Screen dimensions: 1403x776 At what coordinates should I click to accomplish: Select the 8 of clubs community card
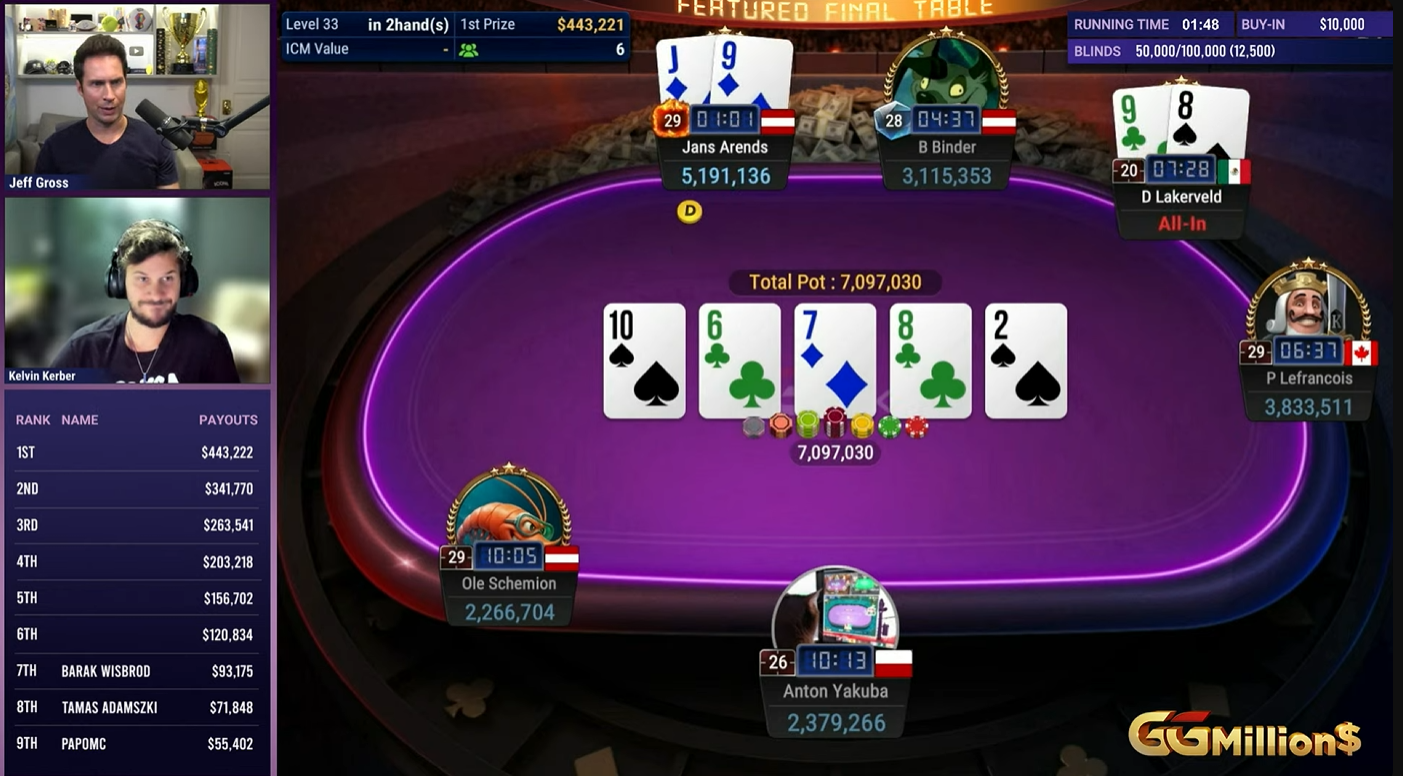click(x=930, y=360)
